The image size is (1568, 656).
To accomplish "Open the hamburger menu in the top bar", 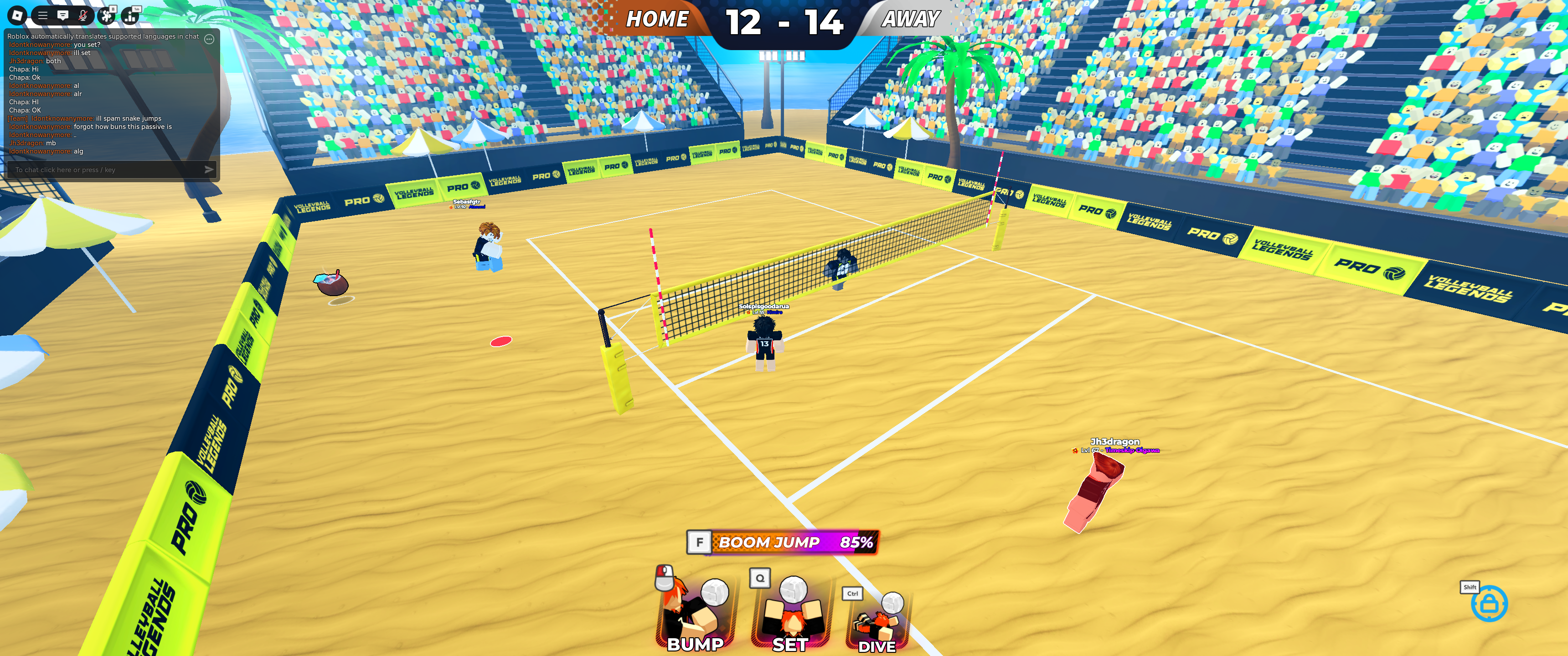I will pos(42,15).
